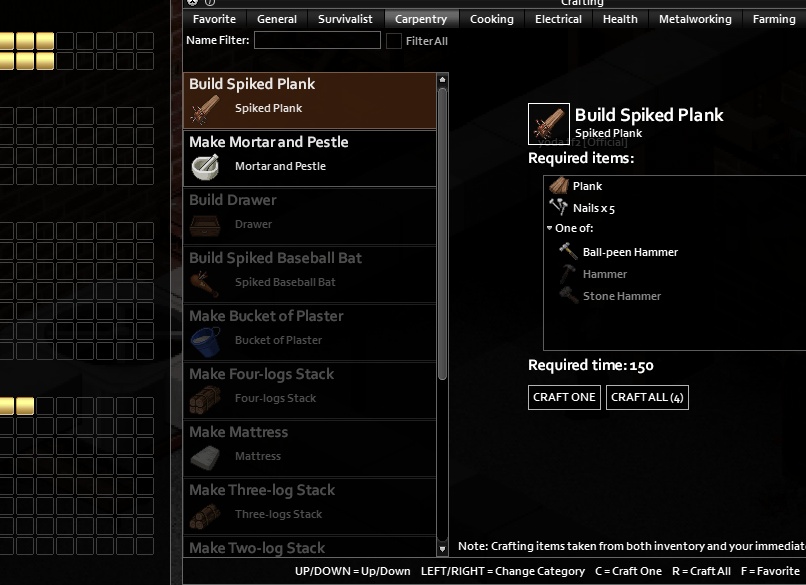Image resolution: width=806 pixels, height=585 pixels.
Task: Click the Craft One button
Action: pyautogui.click(x=564, y=397)
